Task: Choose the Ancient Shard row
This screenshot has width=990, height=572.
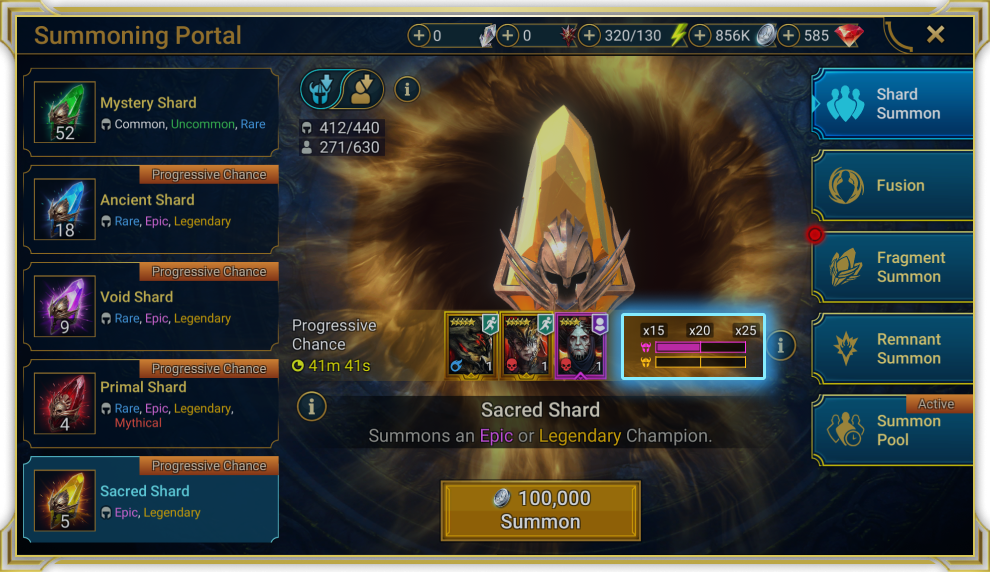Action: tap(151, 210)
